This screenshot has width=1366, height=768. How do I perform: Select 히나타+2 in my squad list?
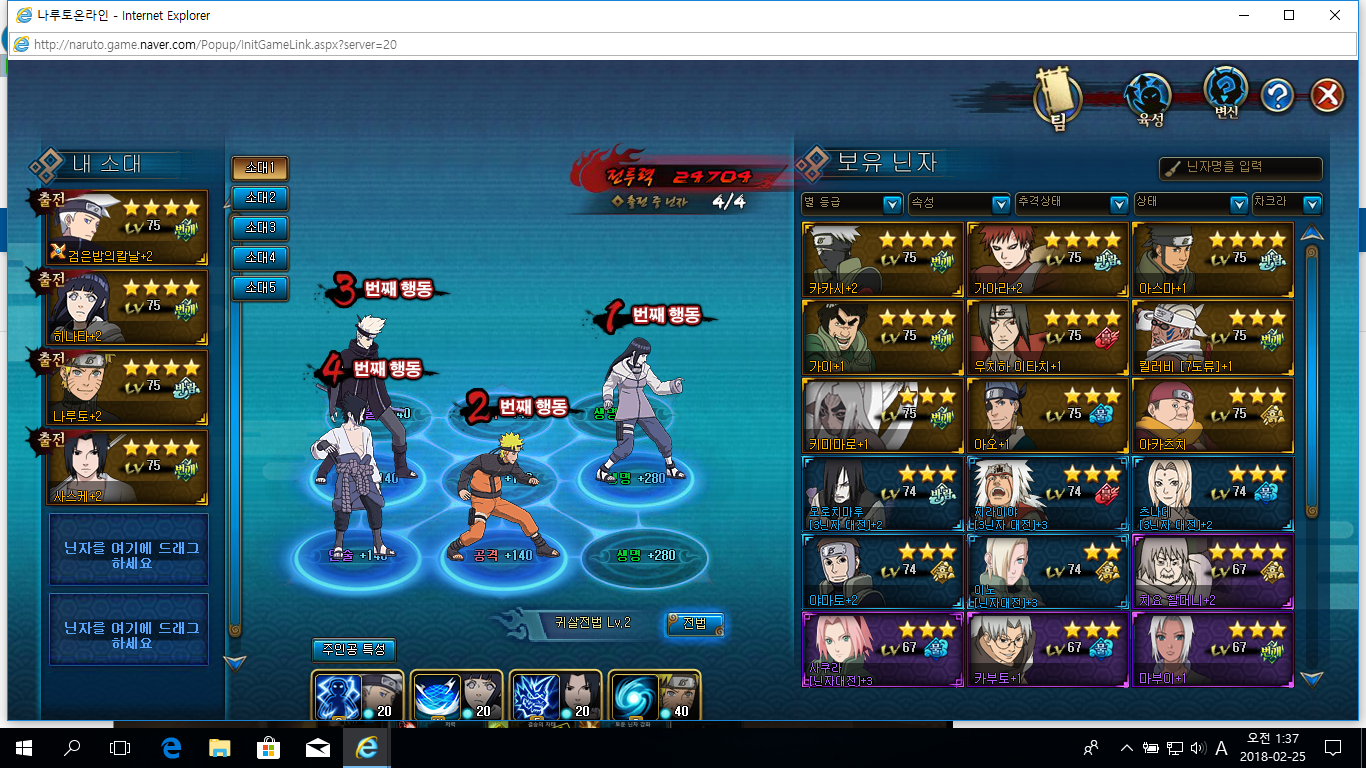tap(129, 307)
